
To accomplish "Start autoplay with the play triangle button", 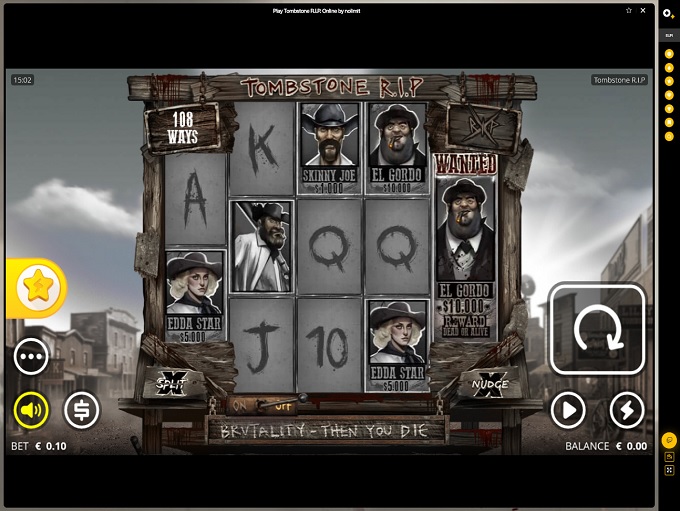I will click(x=568, y=409).
